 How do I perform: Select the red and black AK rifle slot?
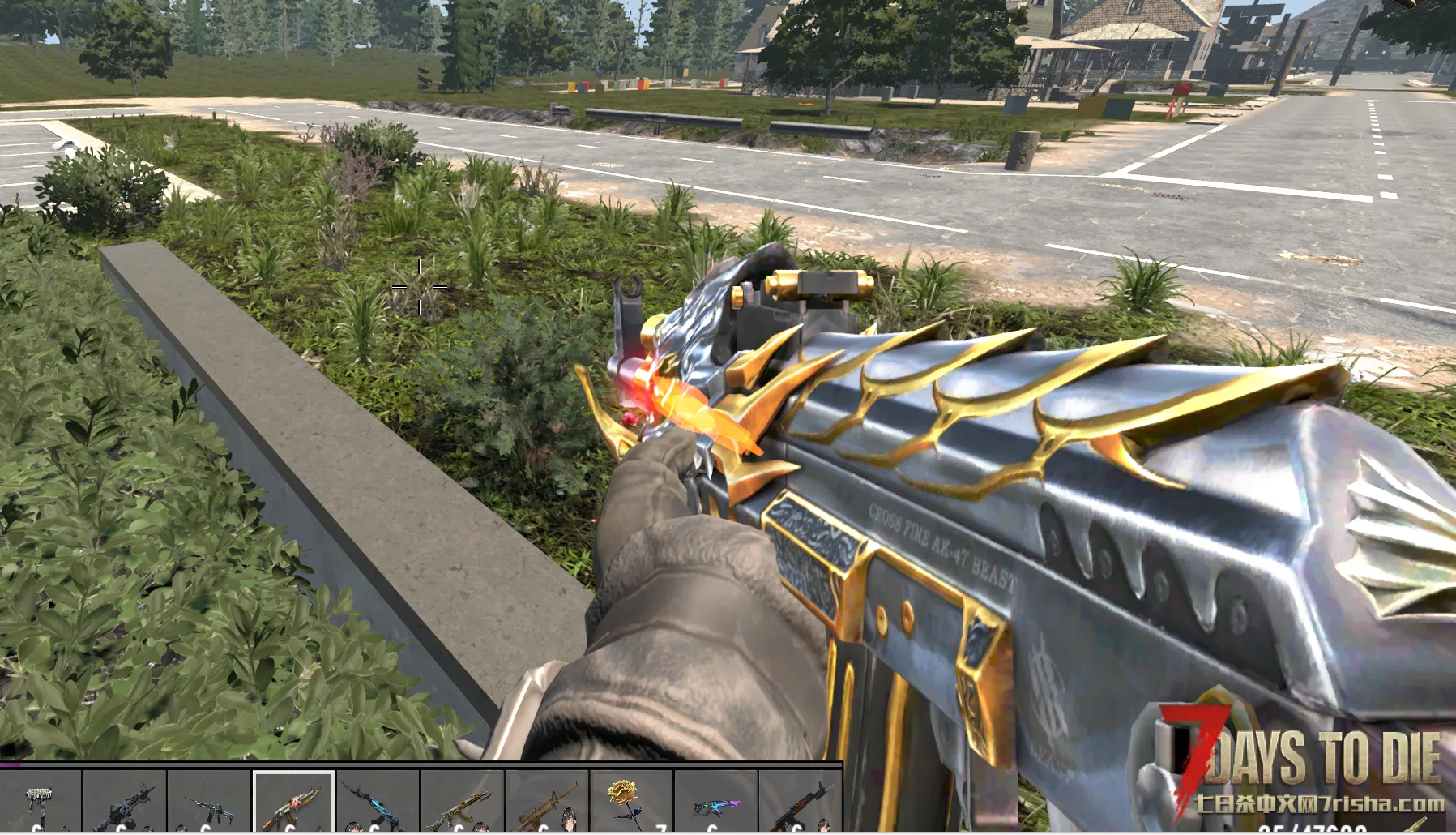pos(800,803)
